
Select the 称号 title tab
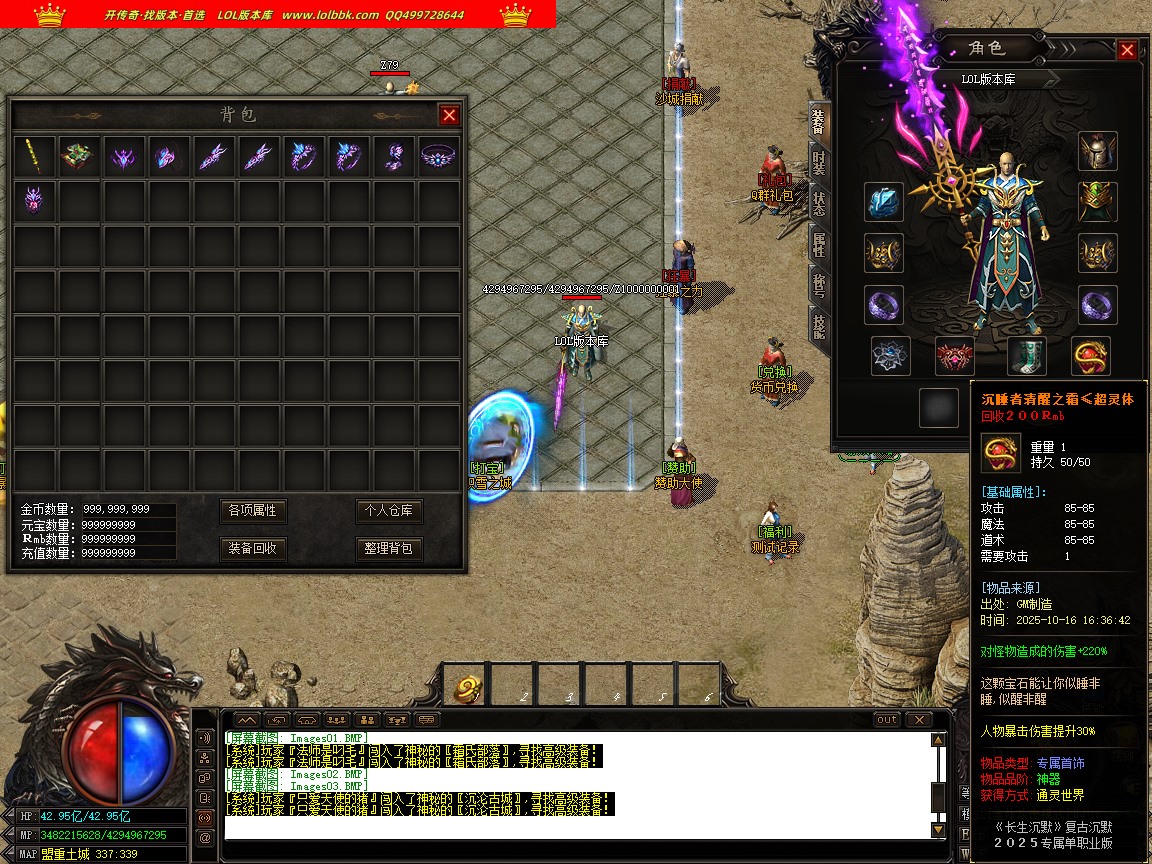[x=819, y=283]
